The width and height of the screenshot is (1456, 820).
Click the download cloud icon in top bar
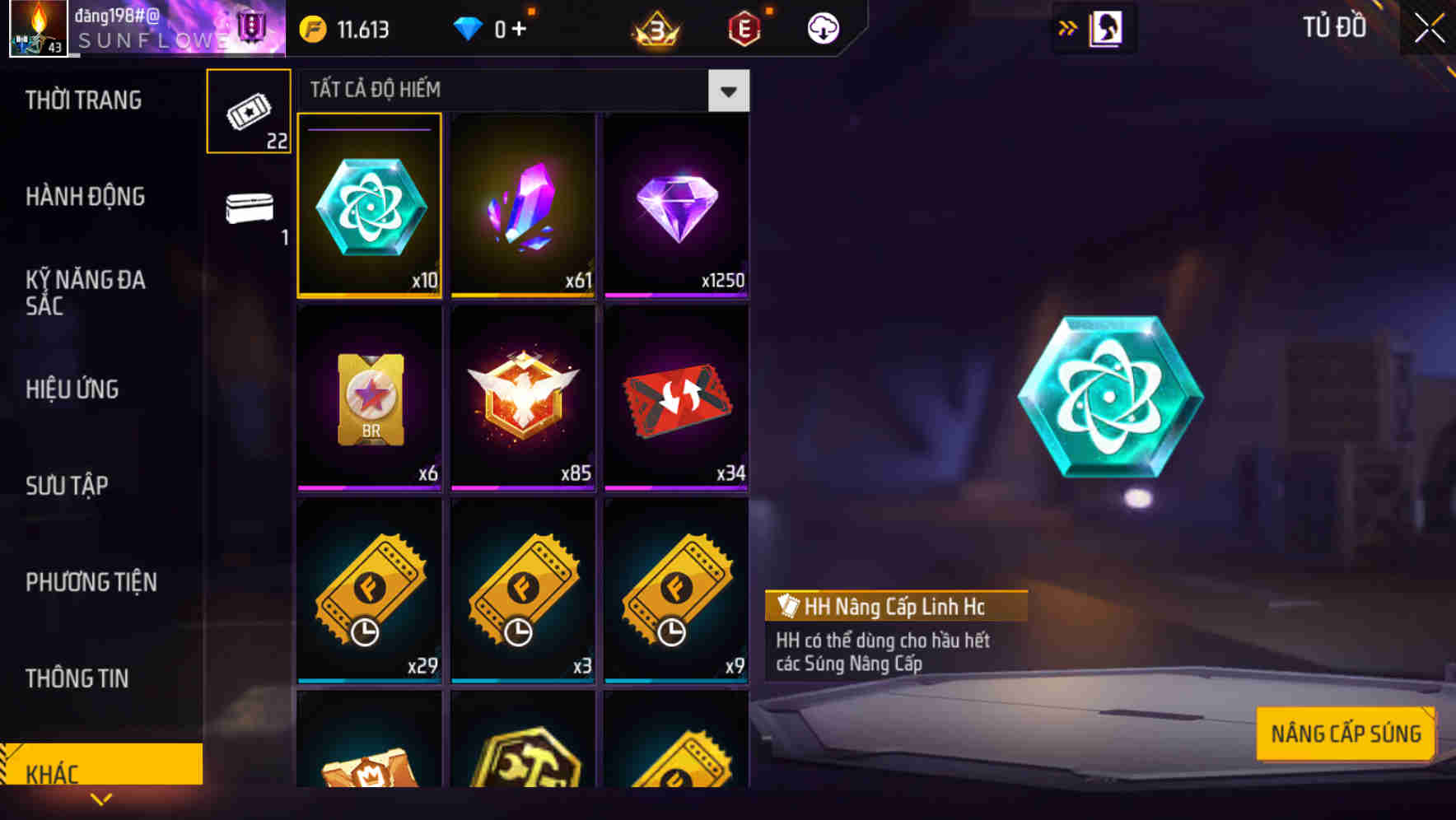(x=821, y=27)
